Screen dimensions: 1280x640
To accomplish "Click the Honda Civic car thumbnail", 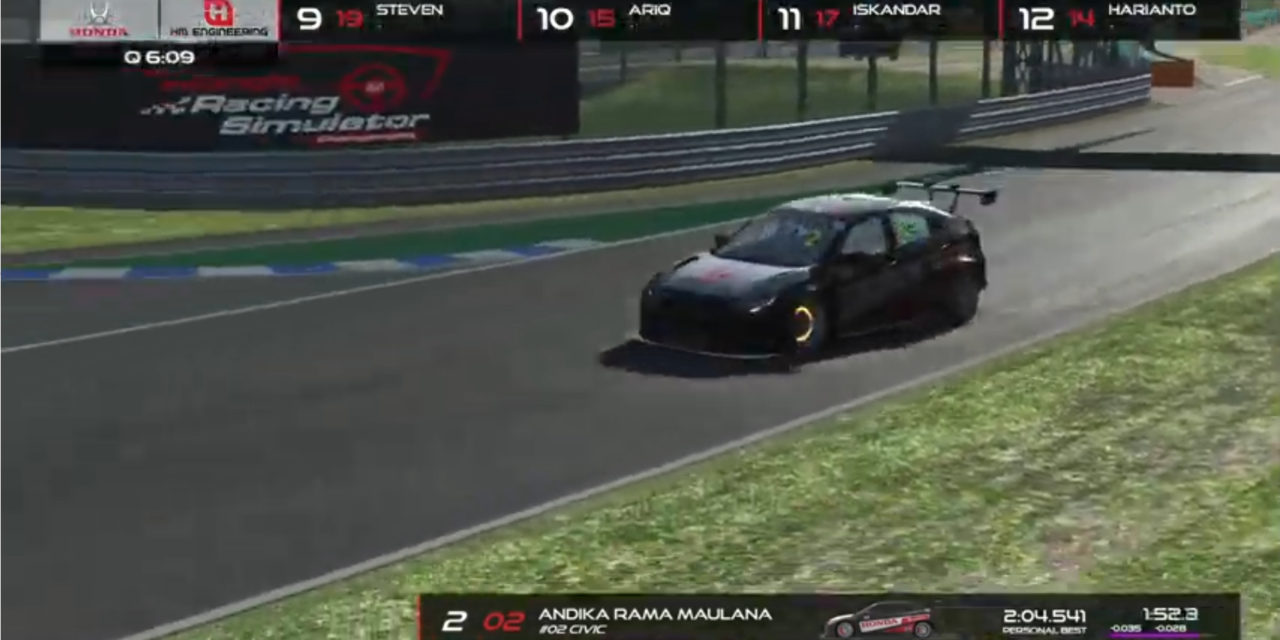I will pos(877,620).
